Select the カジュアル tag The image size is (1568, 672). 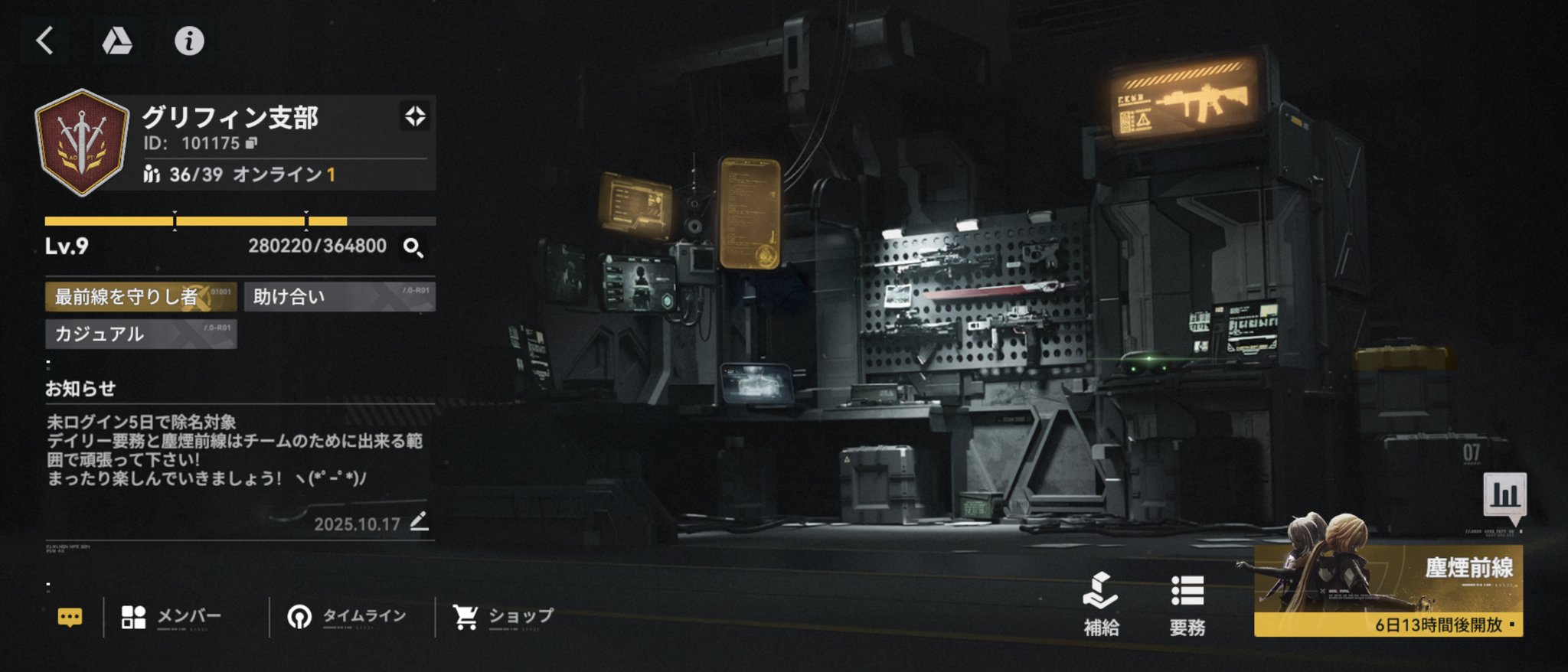pyautogui.click(x=140, y=334)
